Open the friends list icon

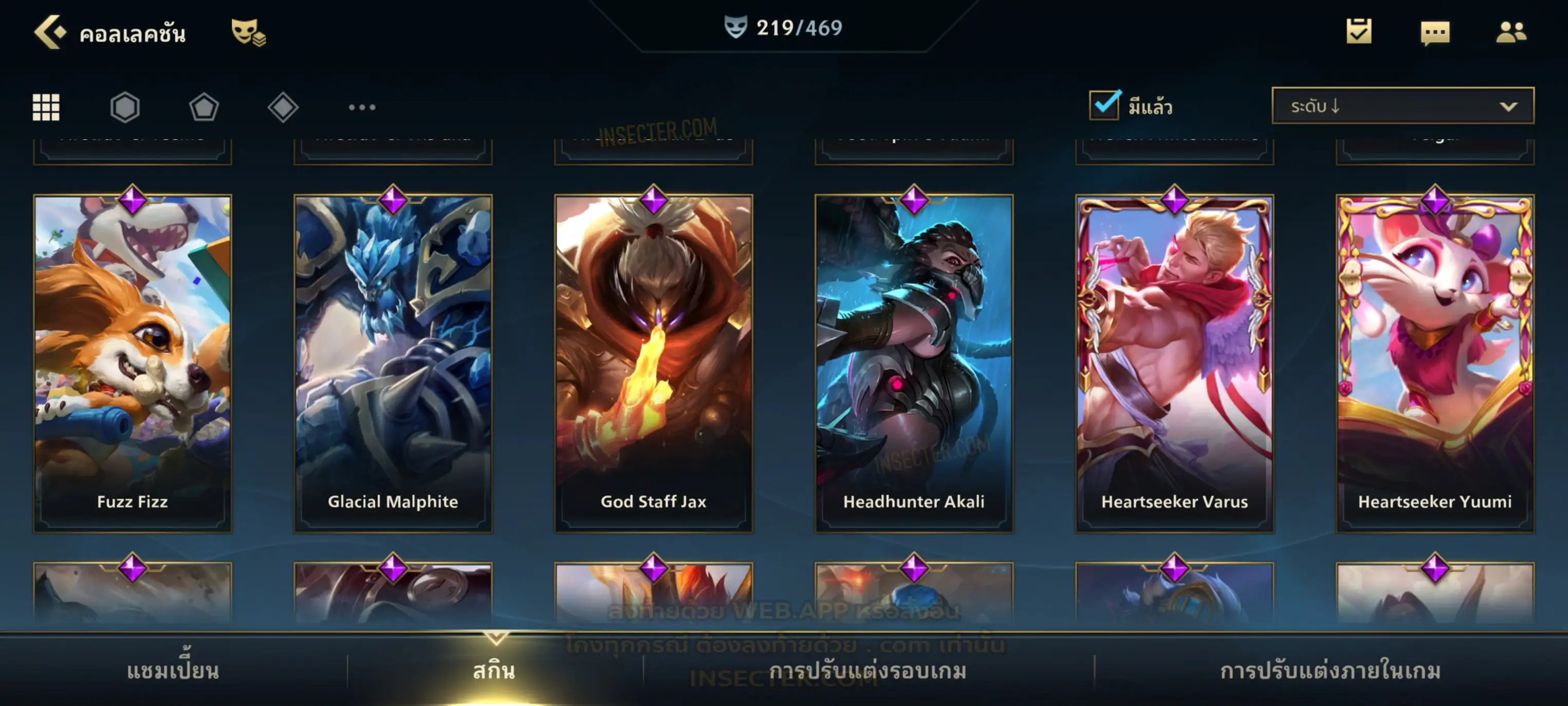pos(1510,32)
